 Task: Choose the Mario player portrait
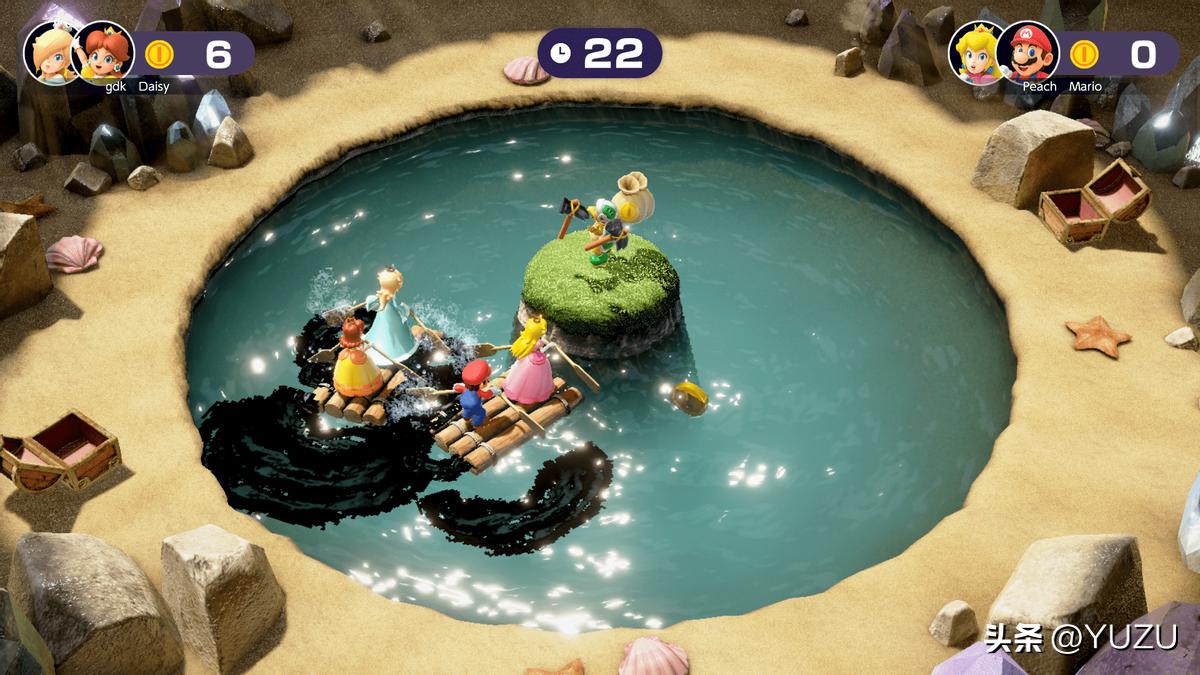pos(1027,51)
